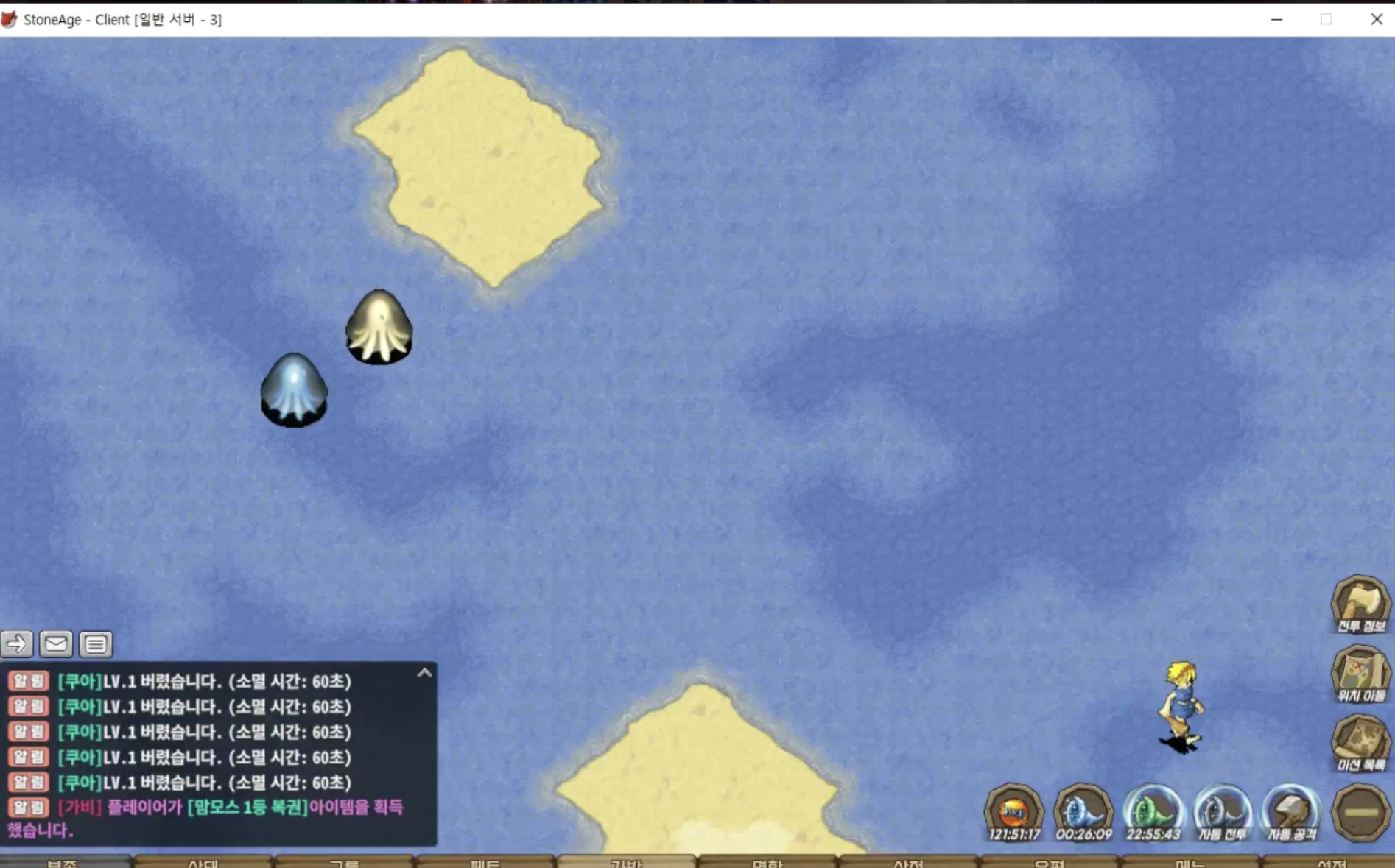Open the list button above the chat log
The width and height of the screenshot is (1395, 868).
coord(96,644)
